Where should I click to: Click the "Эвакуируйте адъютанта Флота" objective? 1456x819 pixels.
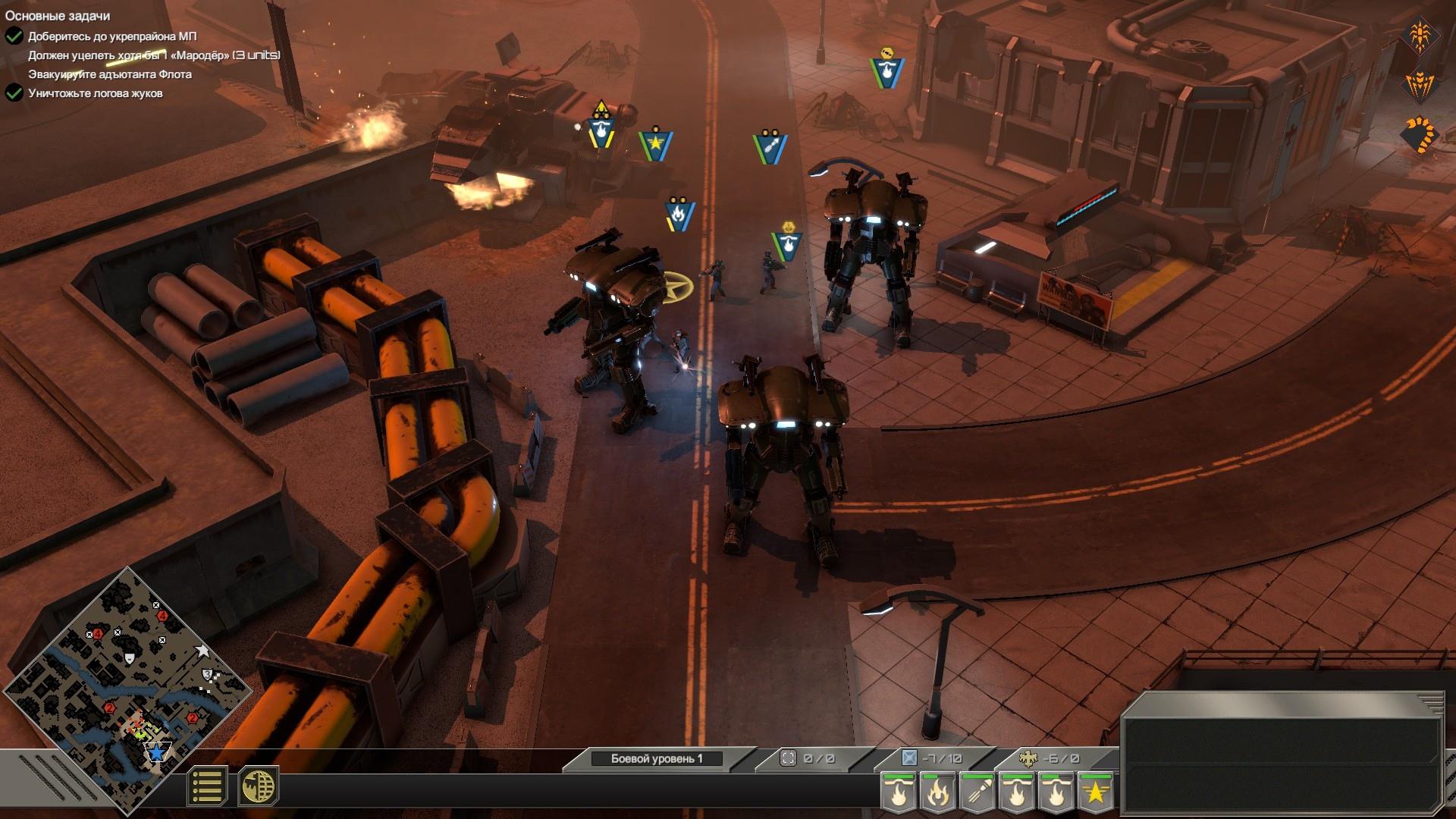pos(110,74)
